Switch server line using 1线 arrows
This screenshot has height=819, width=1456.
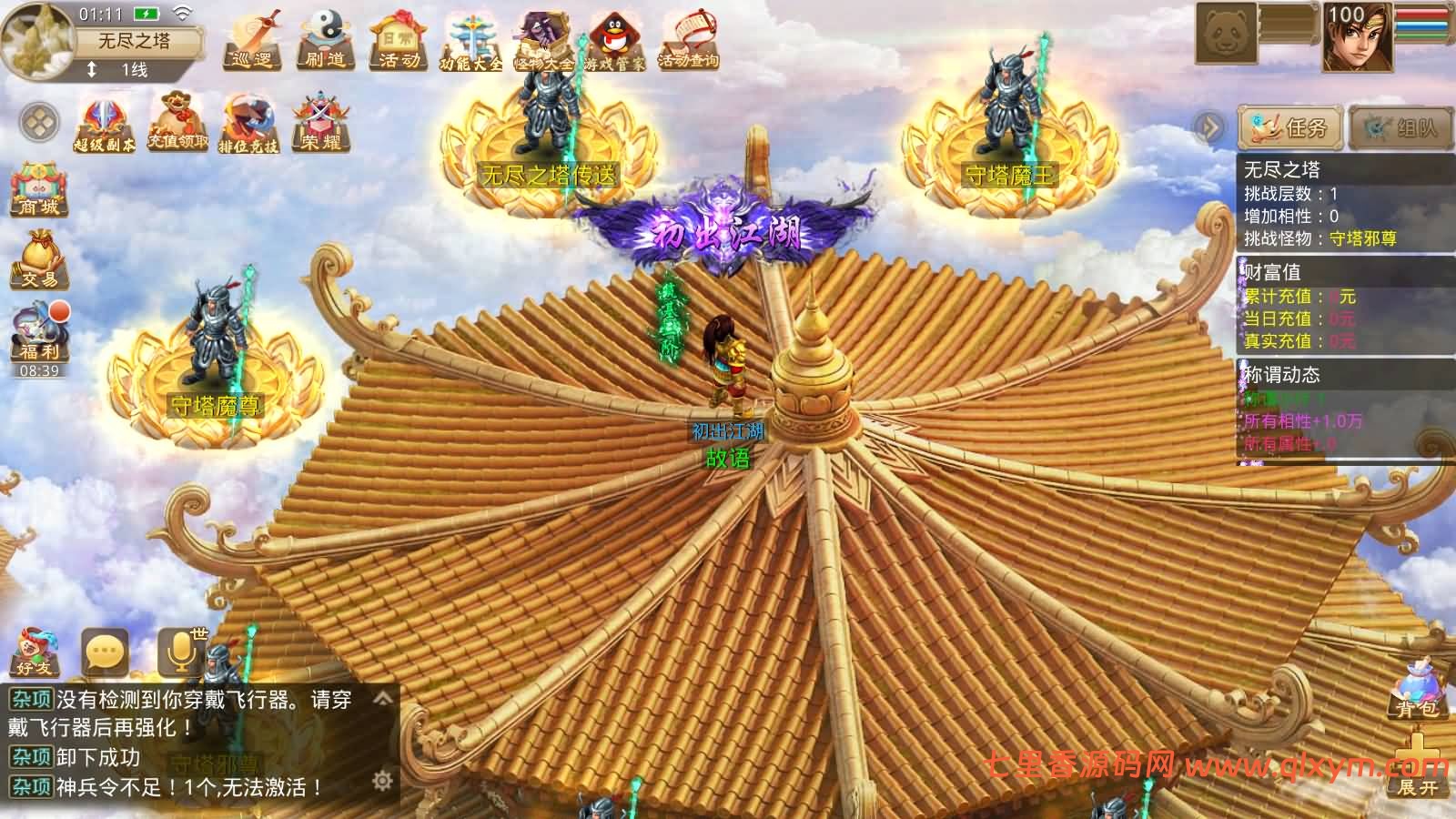click(91, 67)
